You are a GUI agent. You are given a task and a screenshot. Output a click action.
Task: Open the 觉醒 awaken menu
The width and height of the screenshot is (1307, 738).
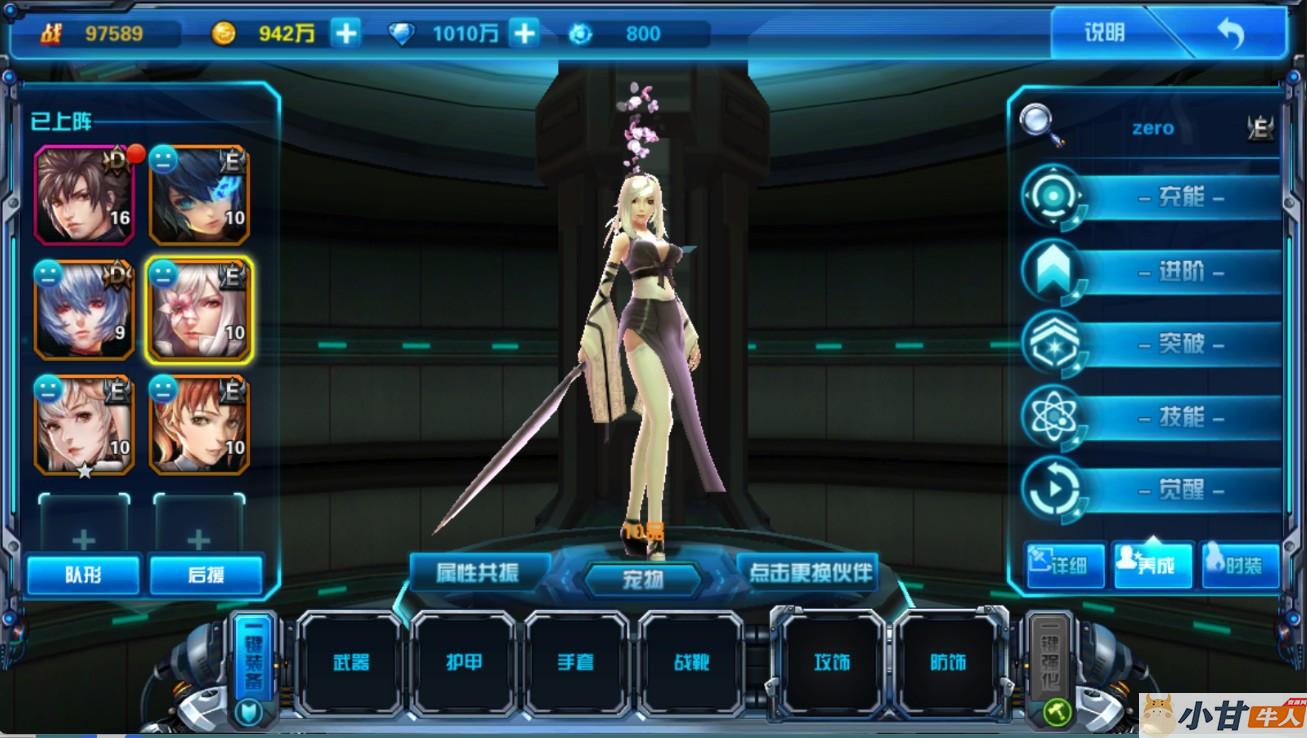[1180, 490]
